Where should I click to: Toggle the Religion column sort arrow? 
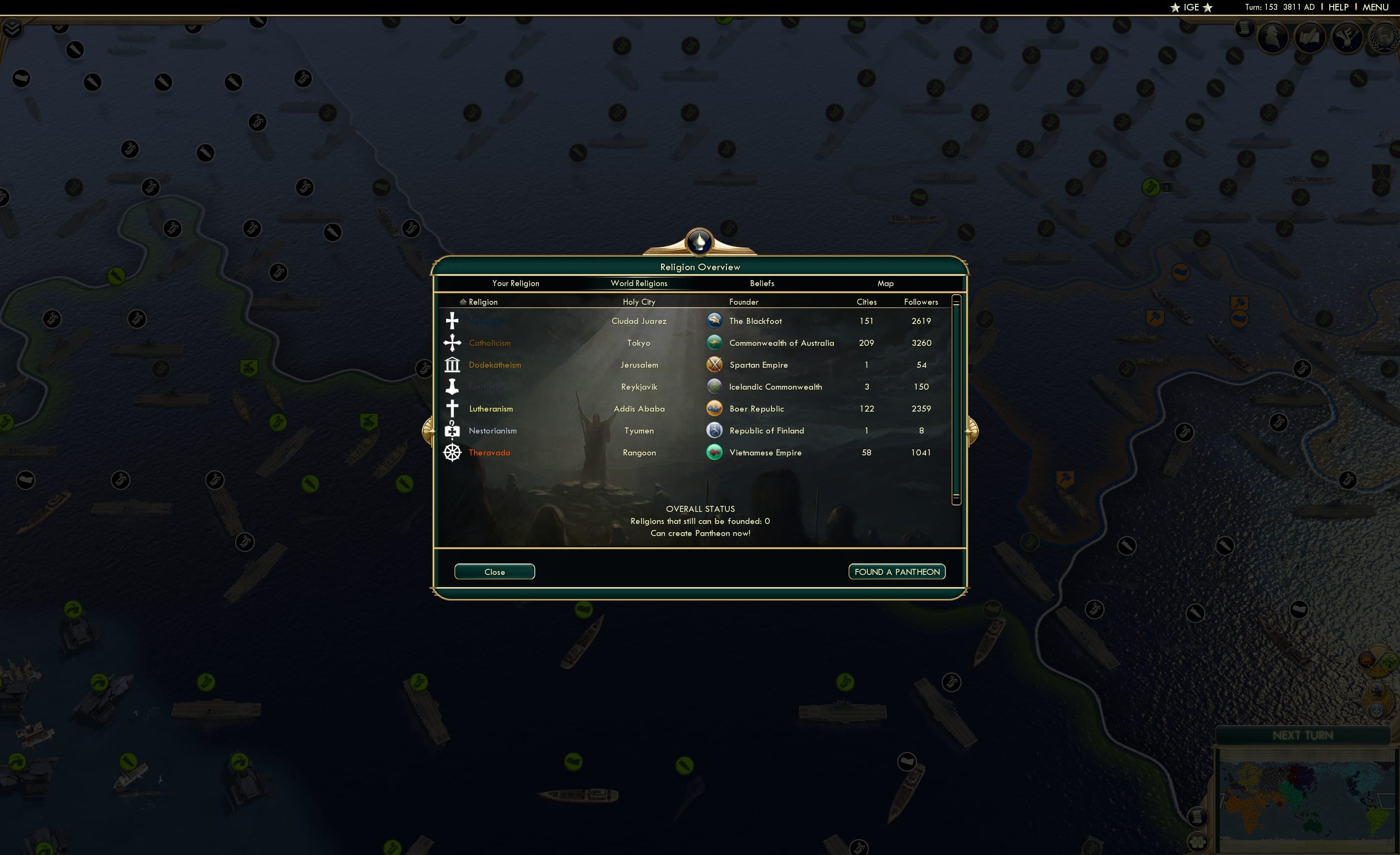coord(463,301)
